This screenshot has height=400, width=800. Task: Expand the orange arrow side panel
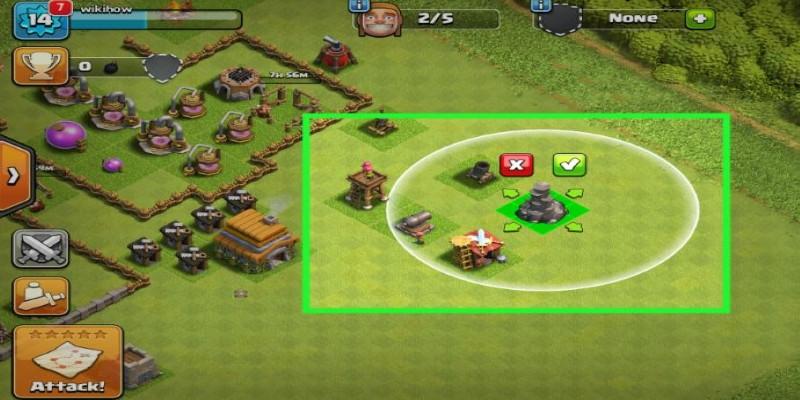coord(14,177)
